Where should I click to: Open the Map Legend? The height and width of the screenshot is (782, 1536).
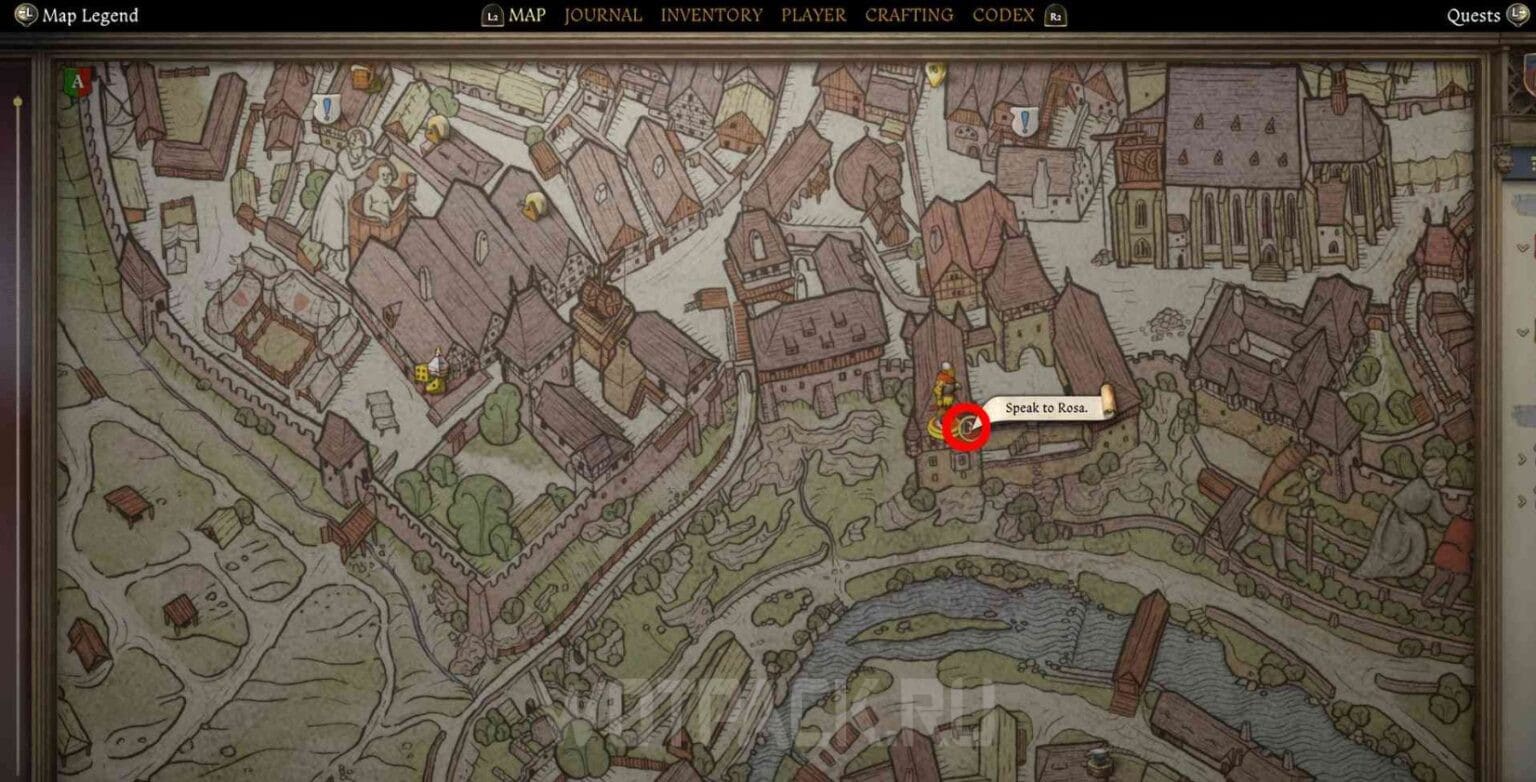pos(88,15)
